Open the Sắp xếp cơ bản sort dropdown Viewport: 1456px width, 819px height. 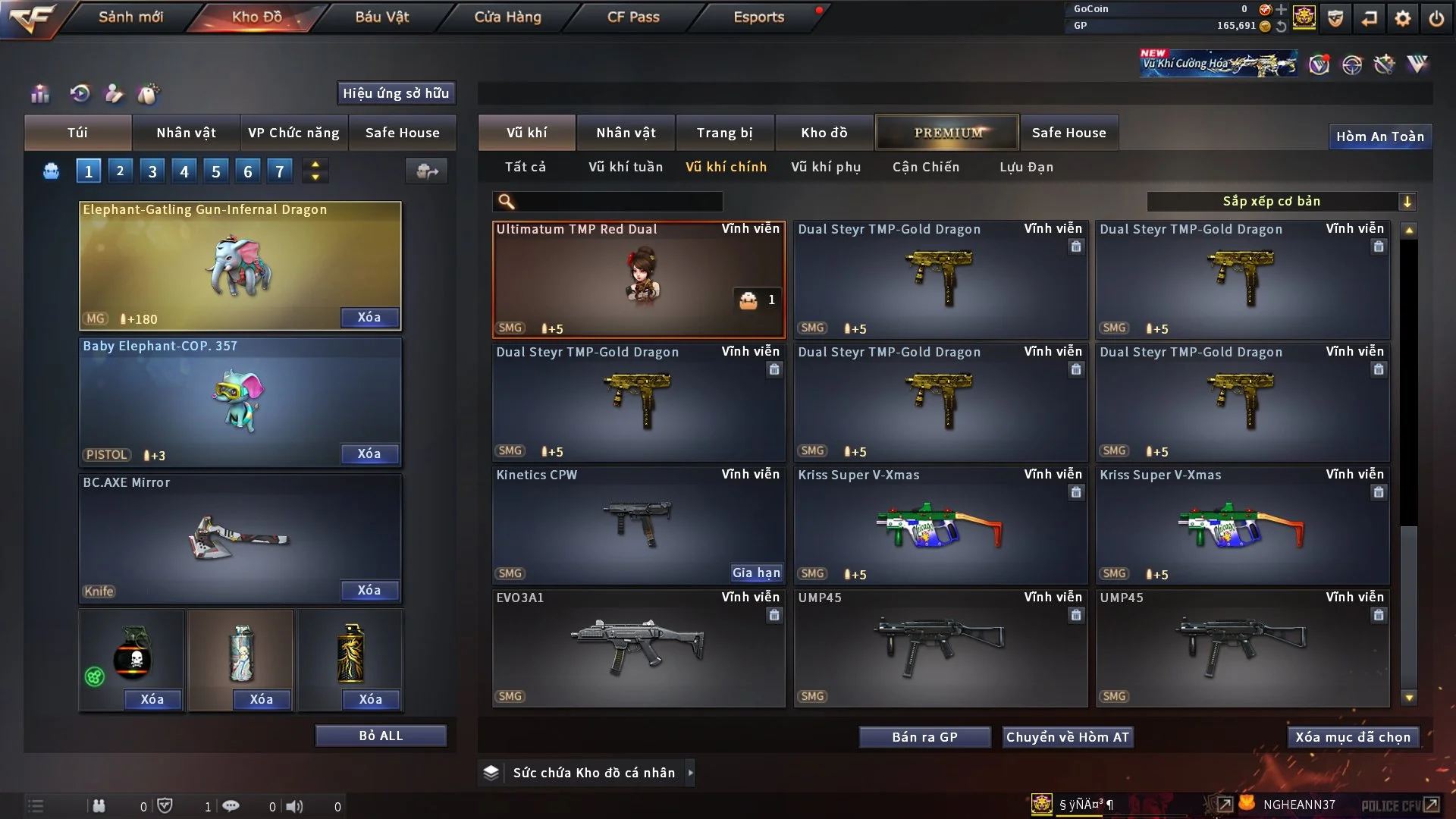click(x=1281, y=201)
